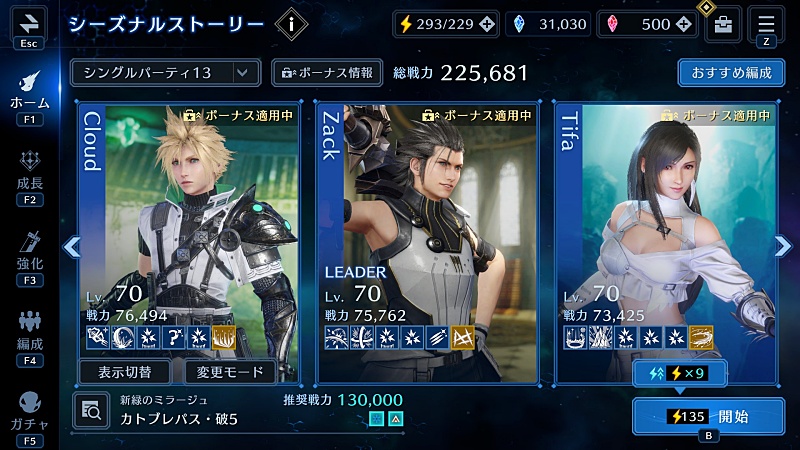Start the battle with the 開始 button
Screen dimensions: 800x450
tap(708, 416)
